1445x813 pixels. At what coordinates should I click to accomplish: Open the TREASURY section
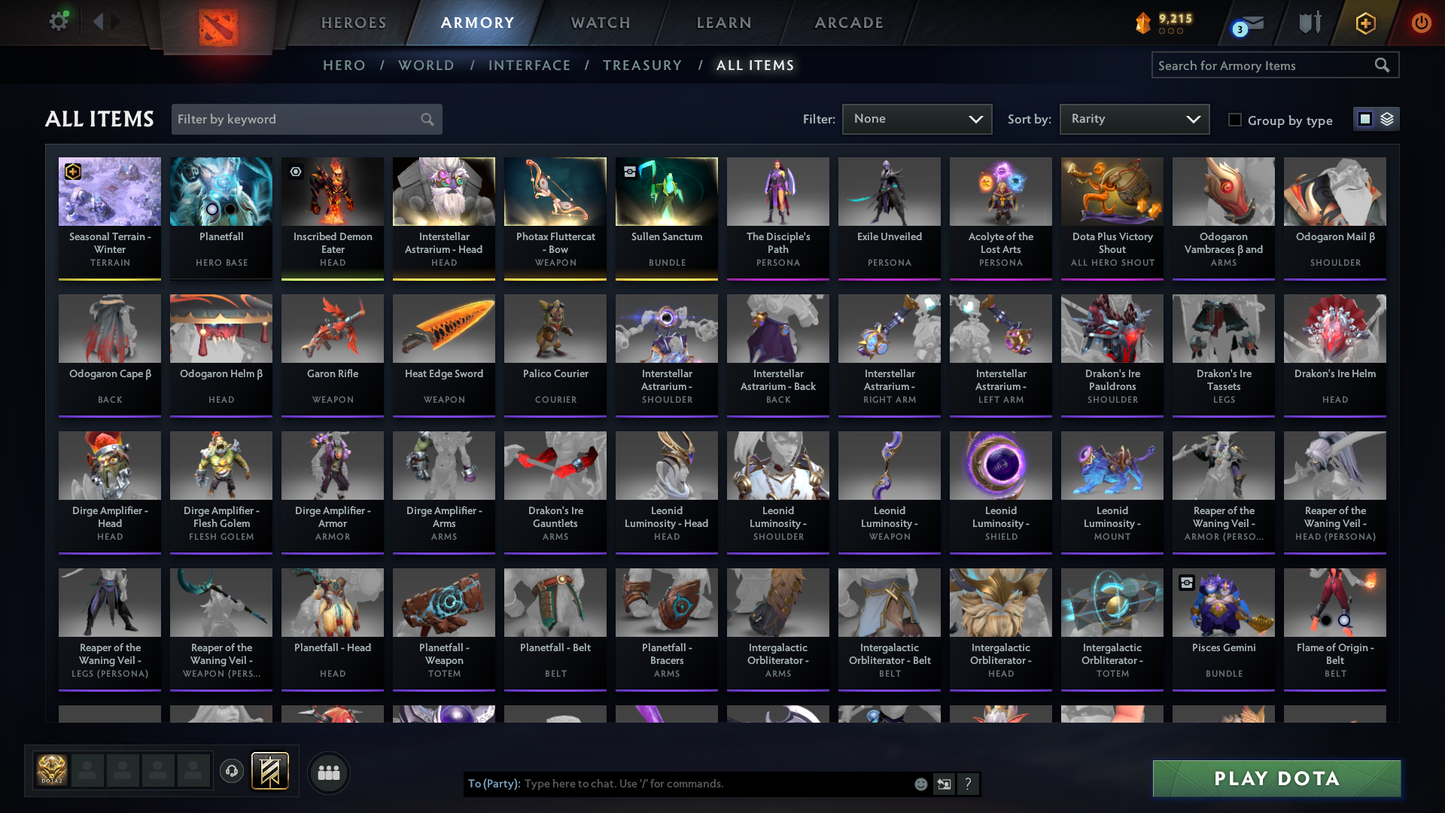tap(642, 65)
